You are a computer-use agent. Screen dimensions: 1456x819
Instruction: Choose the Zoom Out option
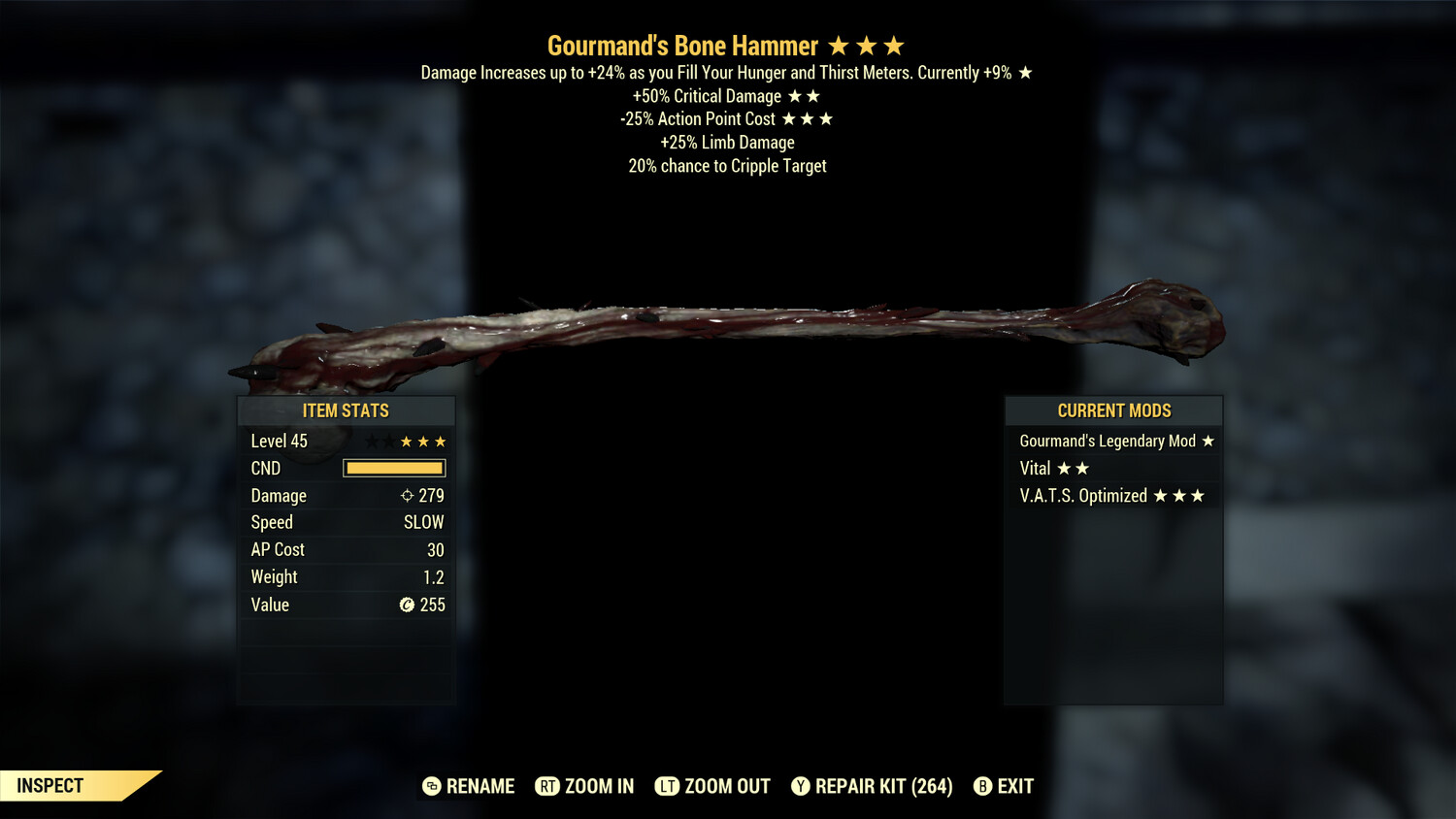point(713,786)
